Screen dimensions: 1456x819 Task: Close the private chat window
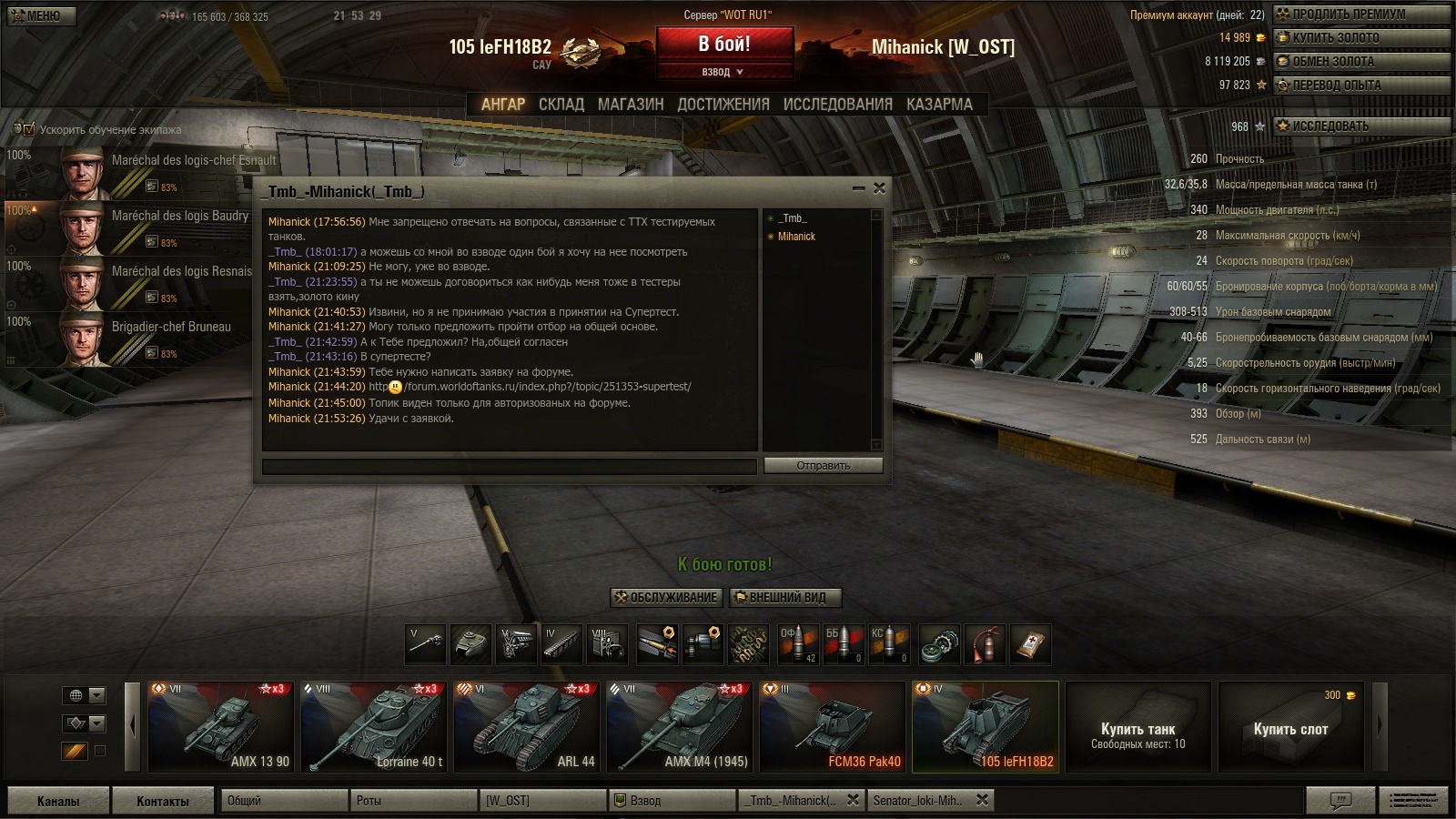(879, 188)
